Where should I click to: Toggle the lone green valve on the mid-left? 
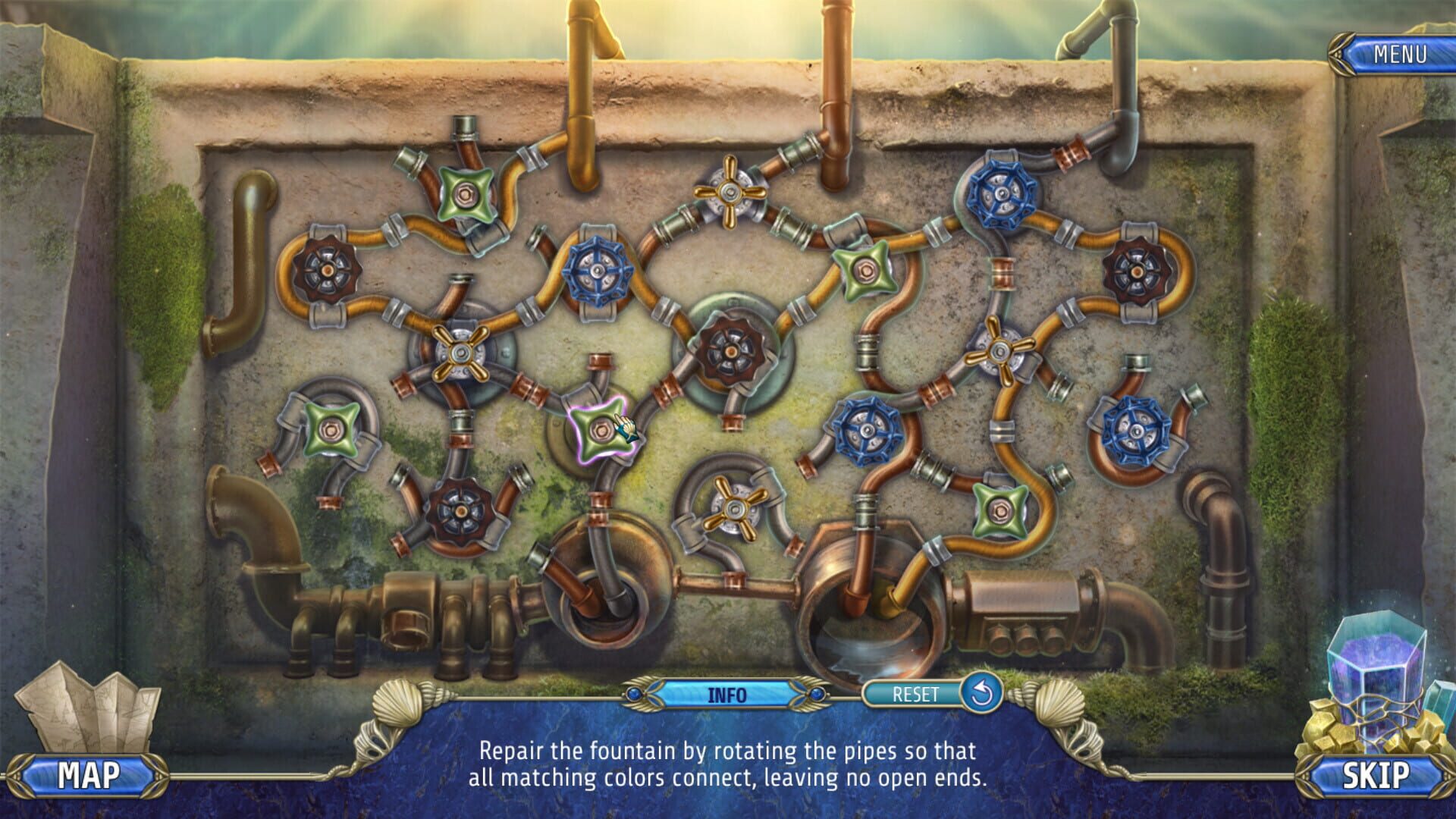click(x=330, y=431)
